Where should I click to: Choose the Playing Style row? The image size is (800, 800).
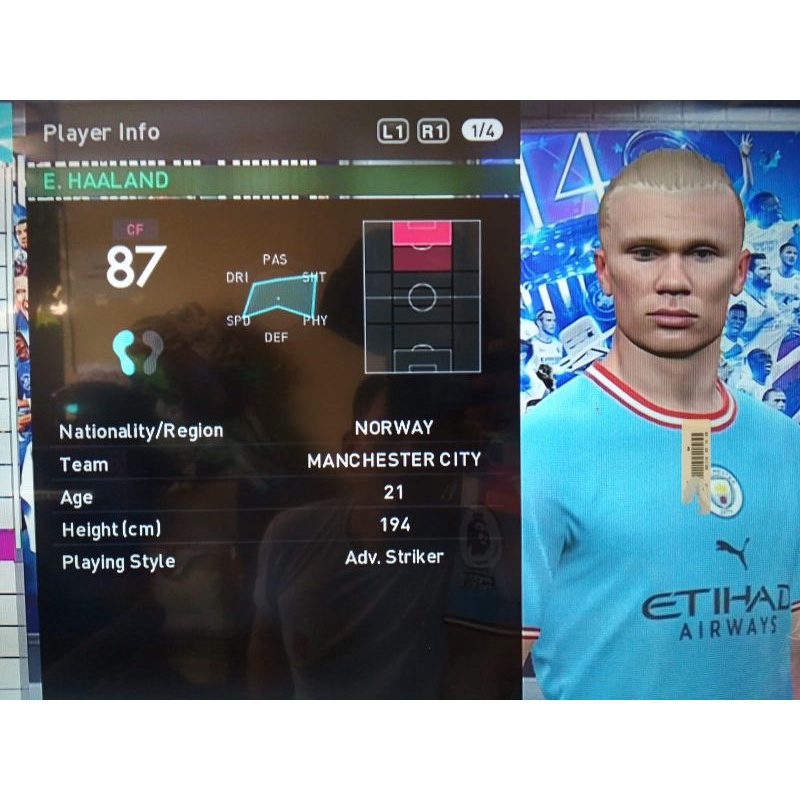pyautogui.click(x=270, y=559)
